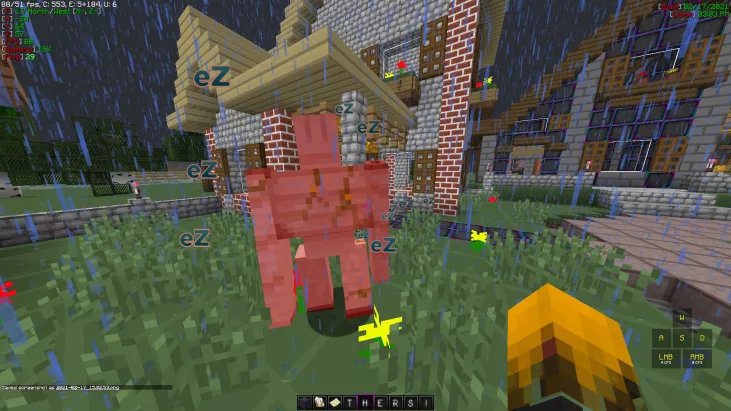Choose the pale yellow flat item slot
731x411 pixels.
tap(335, 403)
